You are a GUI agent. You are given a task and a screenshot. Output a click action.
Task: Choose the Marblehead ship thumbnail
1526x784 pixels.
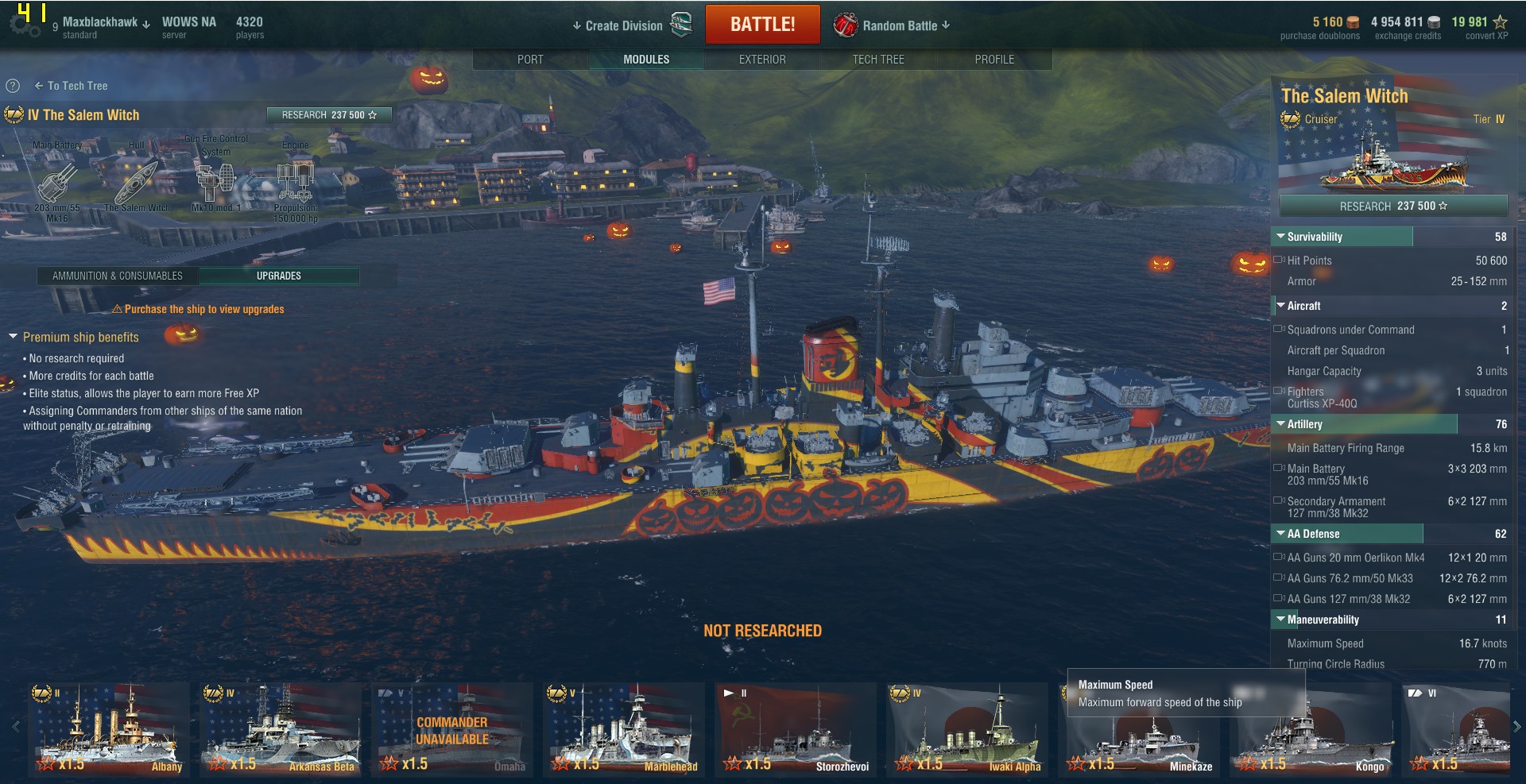pyautogui.click(x=624, y=729)
